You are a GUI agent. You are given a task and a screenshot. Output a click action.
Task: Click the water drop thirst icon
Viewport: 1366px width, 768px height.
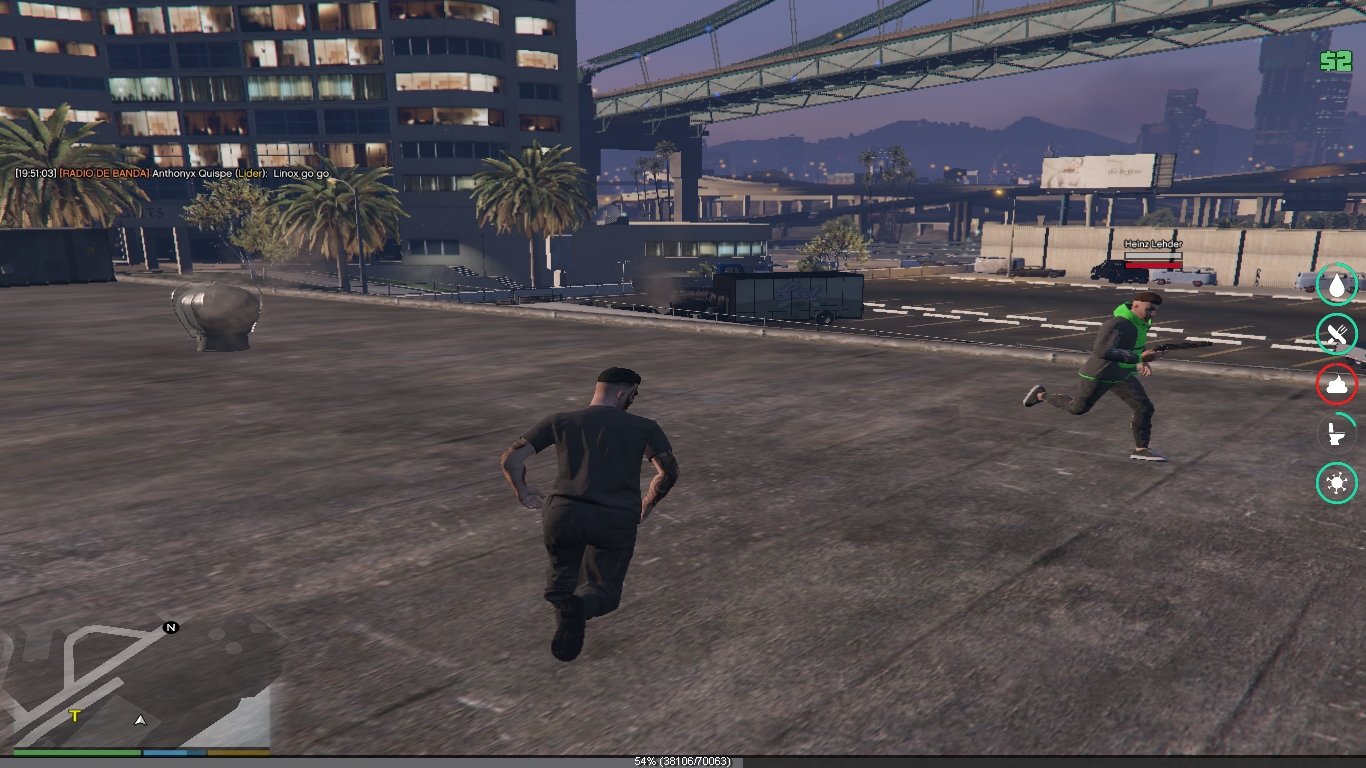[x=1336, y=284]
